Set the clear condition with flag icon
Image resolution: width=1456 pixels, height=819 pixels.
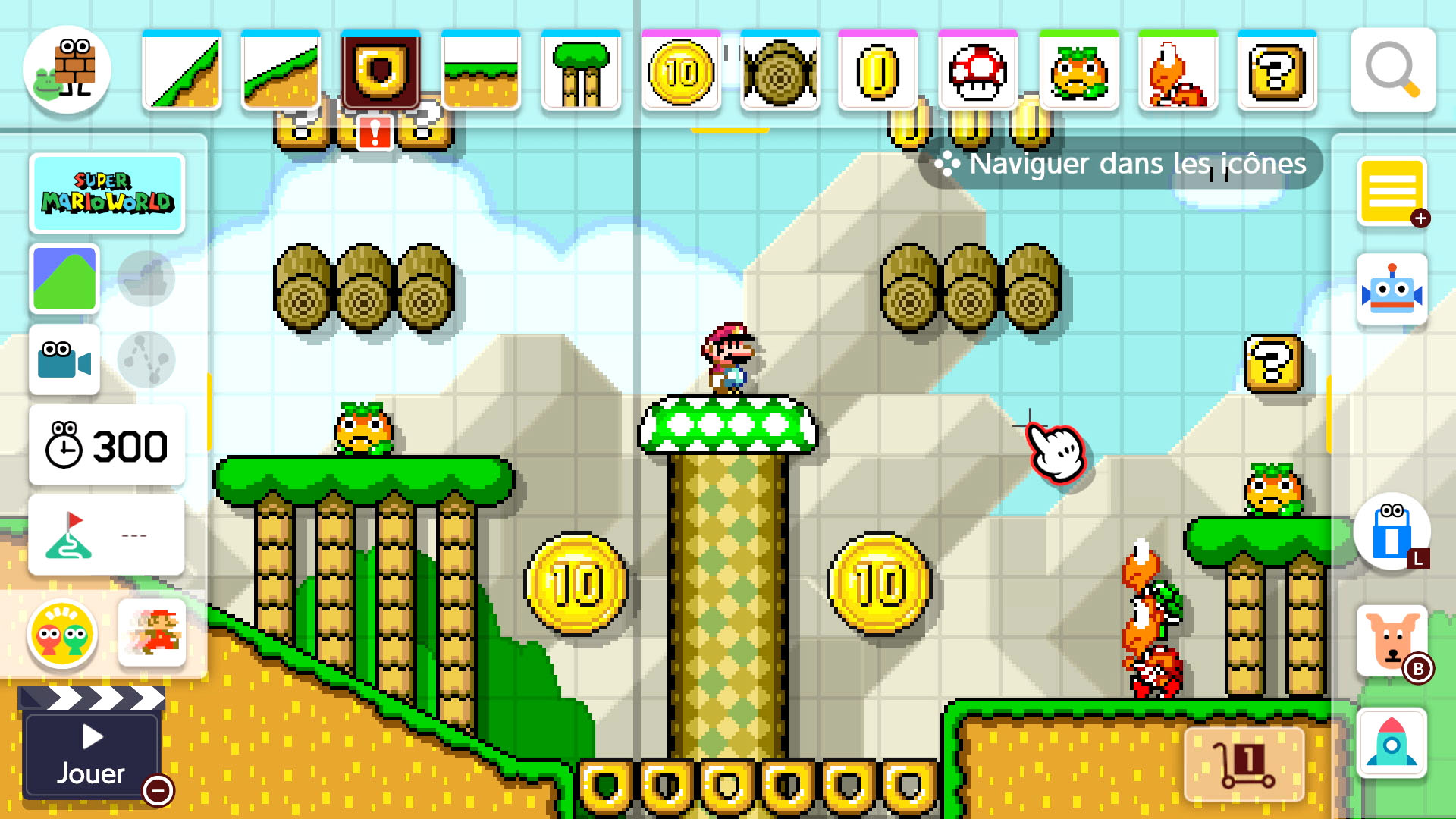[107, 535]
